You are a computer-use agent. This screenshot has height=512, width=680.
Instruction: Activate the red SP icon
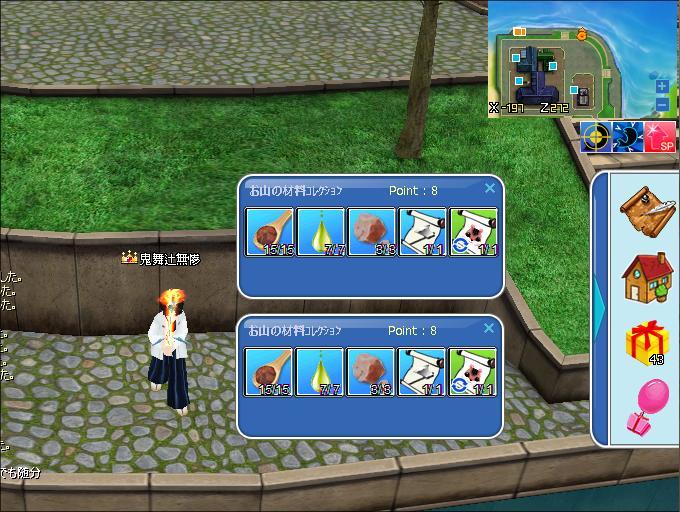coord(661,136)
